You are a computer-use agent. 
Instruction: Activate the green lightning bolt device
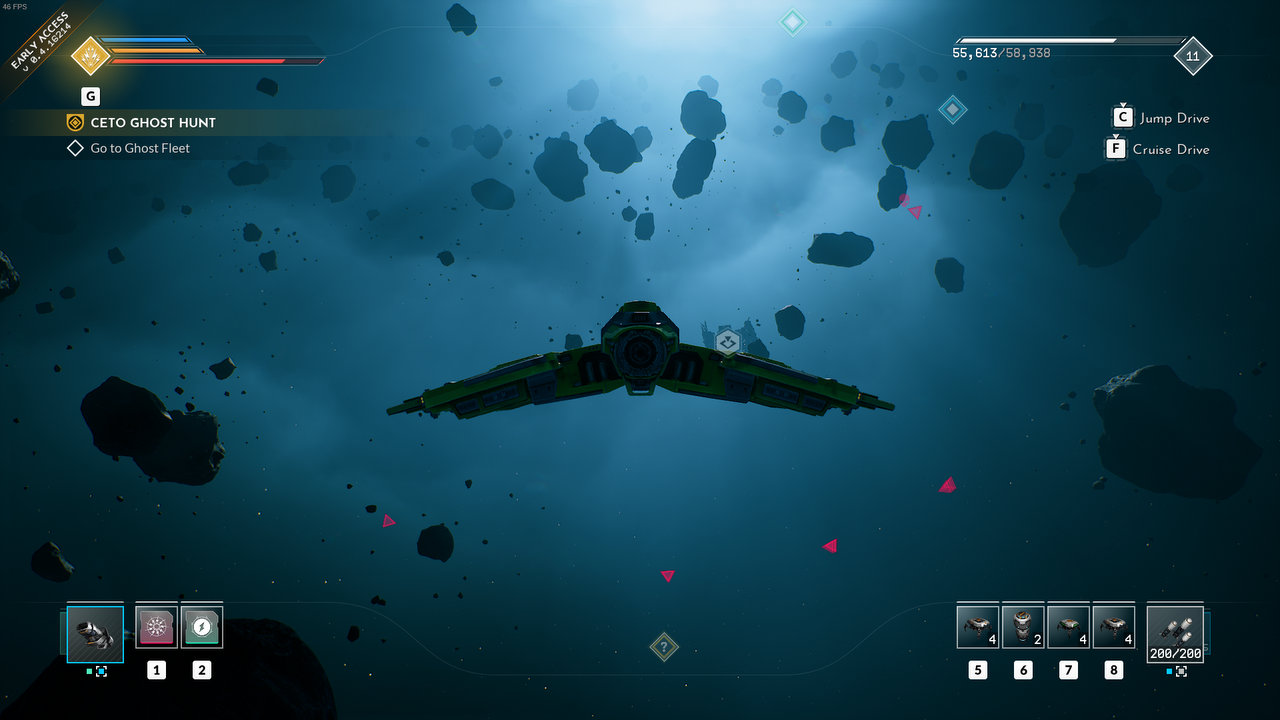(202, 627)
